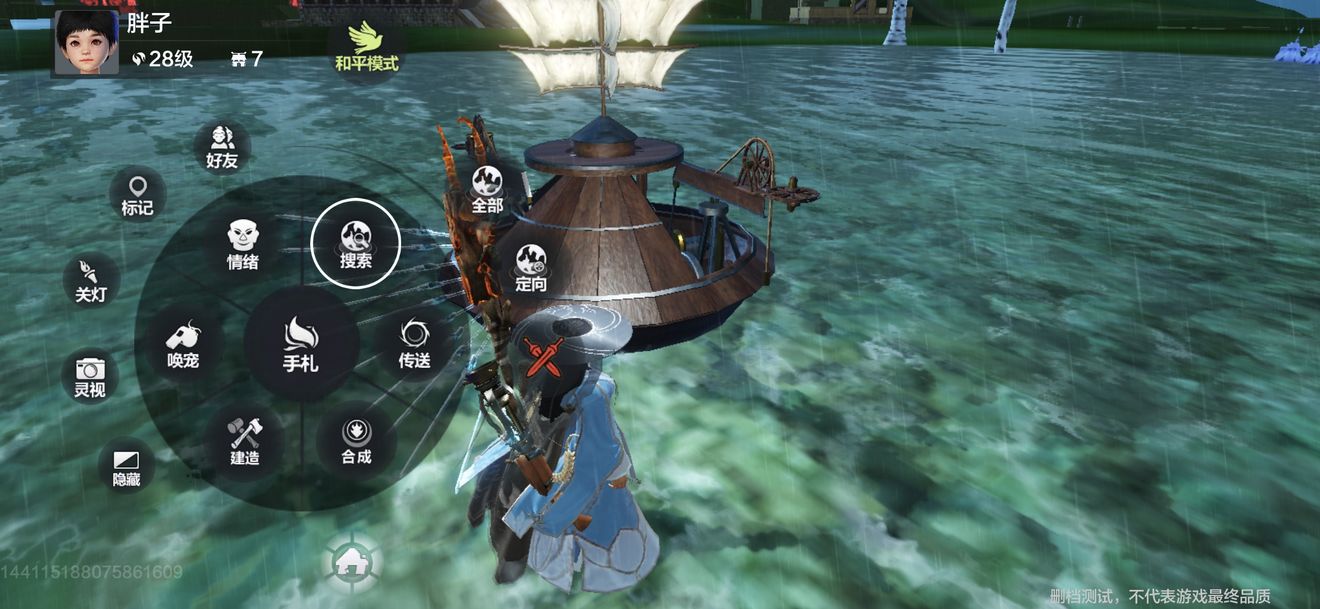Image resolution: width=1320 pixels, height=609 pixels.
Task: Select the 标记 map marker button
Action: point(137,194)
